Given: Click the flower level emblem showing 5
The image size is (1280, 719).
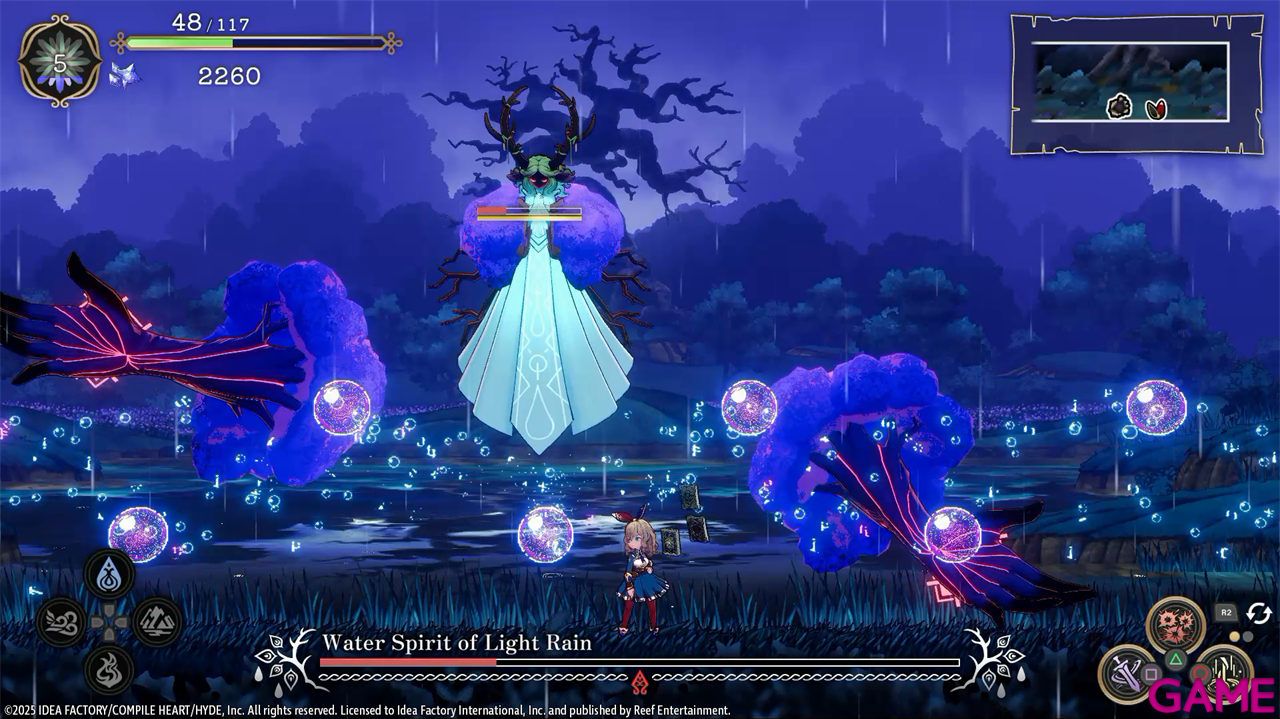Looking at the screenshot, I should click(x=60, y=62).
